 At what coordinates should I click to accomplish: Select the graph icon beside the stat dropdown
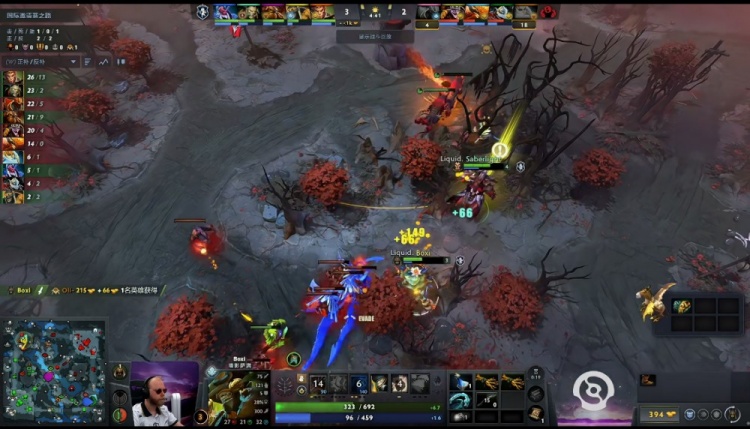coord(104,62)
